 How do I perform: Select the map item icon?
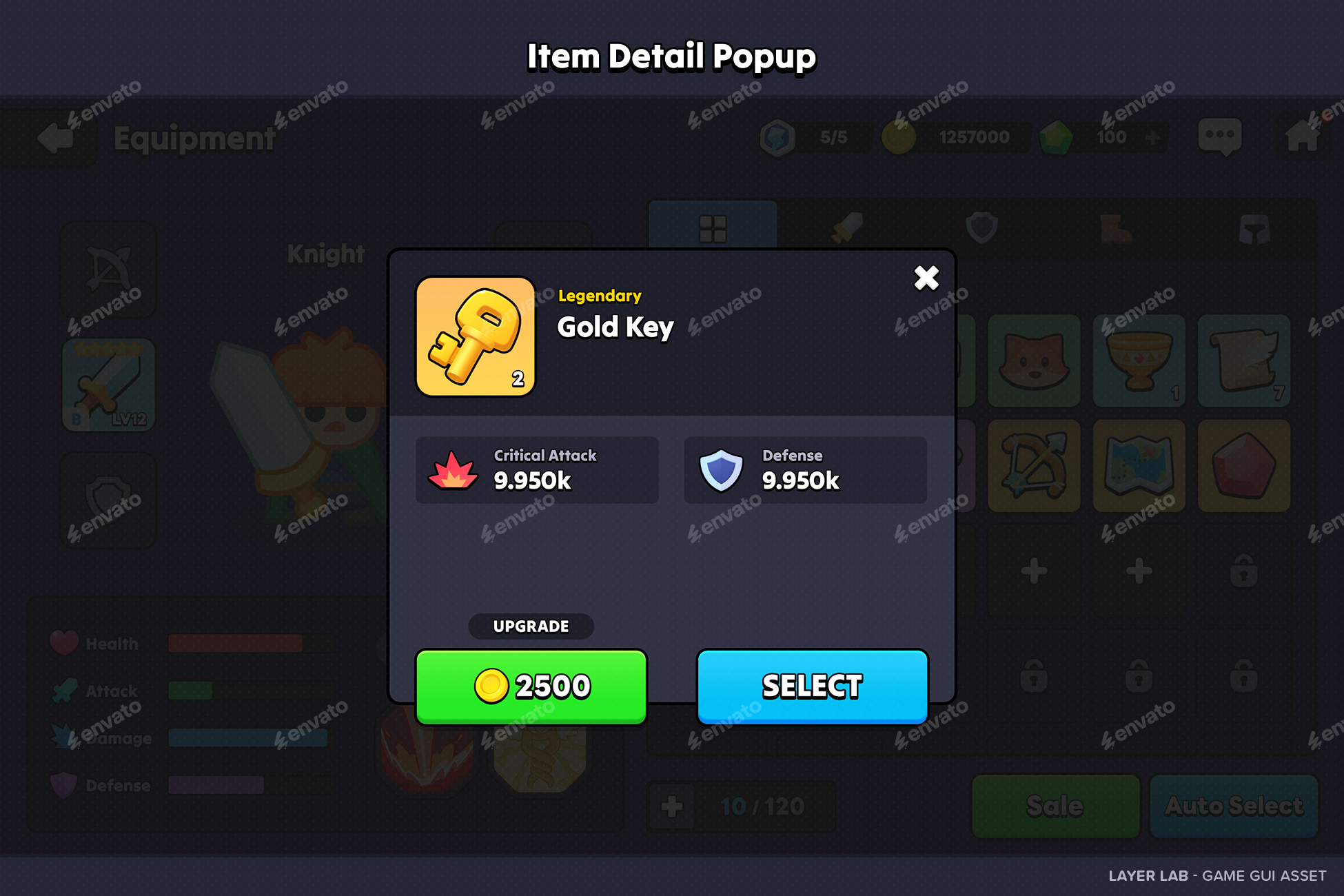(x=1139, y=465)
